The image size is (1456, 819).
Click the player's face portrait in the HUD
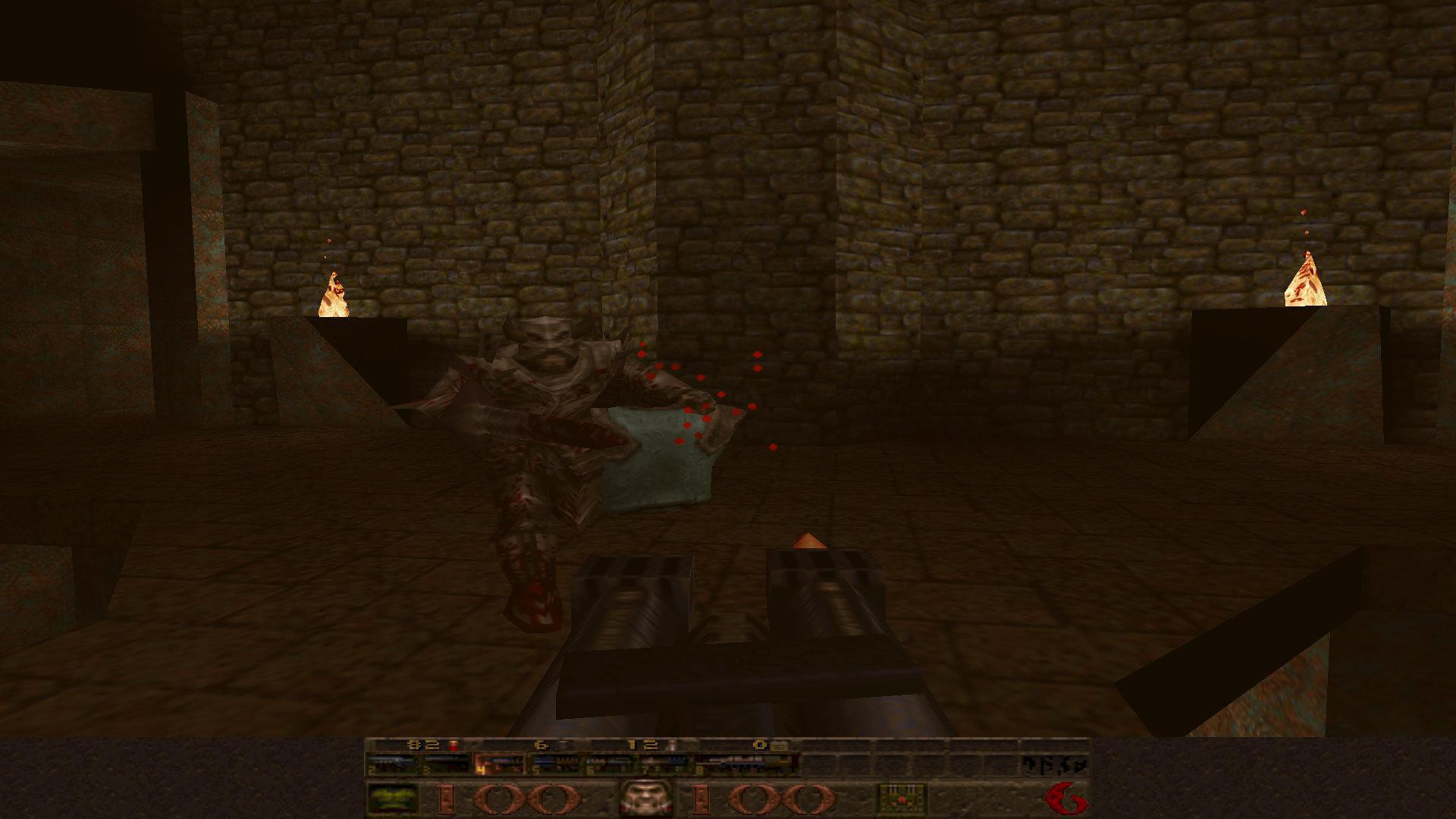pyautogui.click(x=645, y=796)
